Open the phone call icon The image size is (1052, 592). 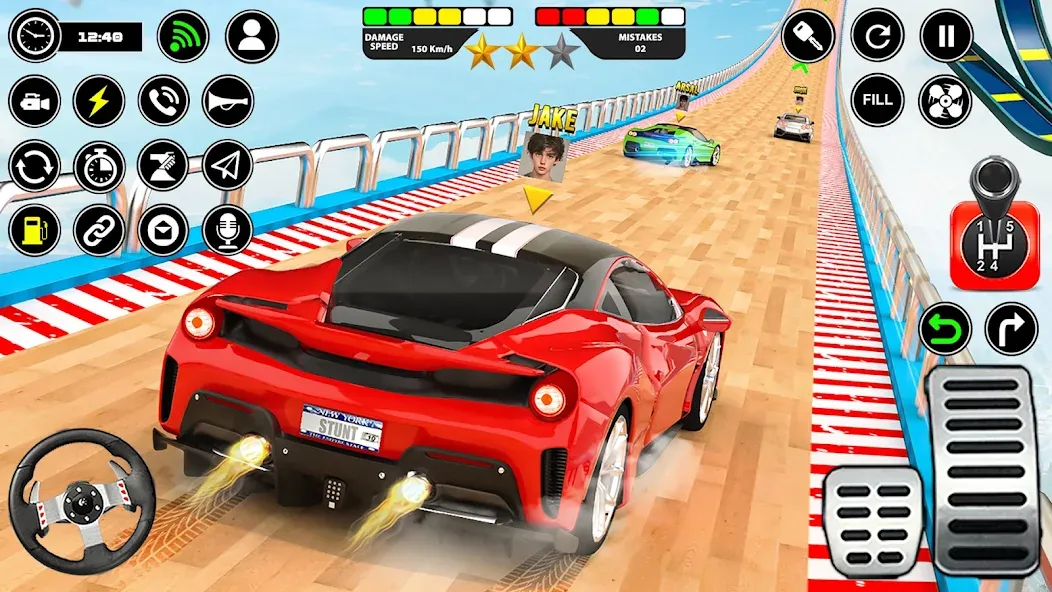coord(163,101)
